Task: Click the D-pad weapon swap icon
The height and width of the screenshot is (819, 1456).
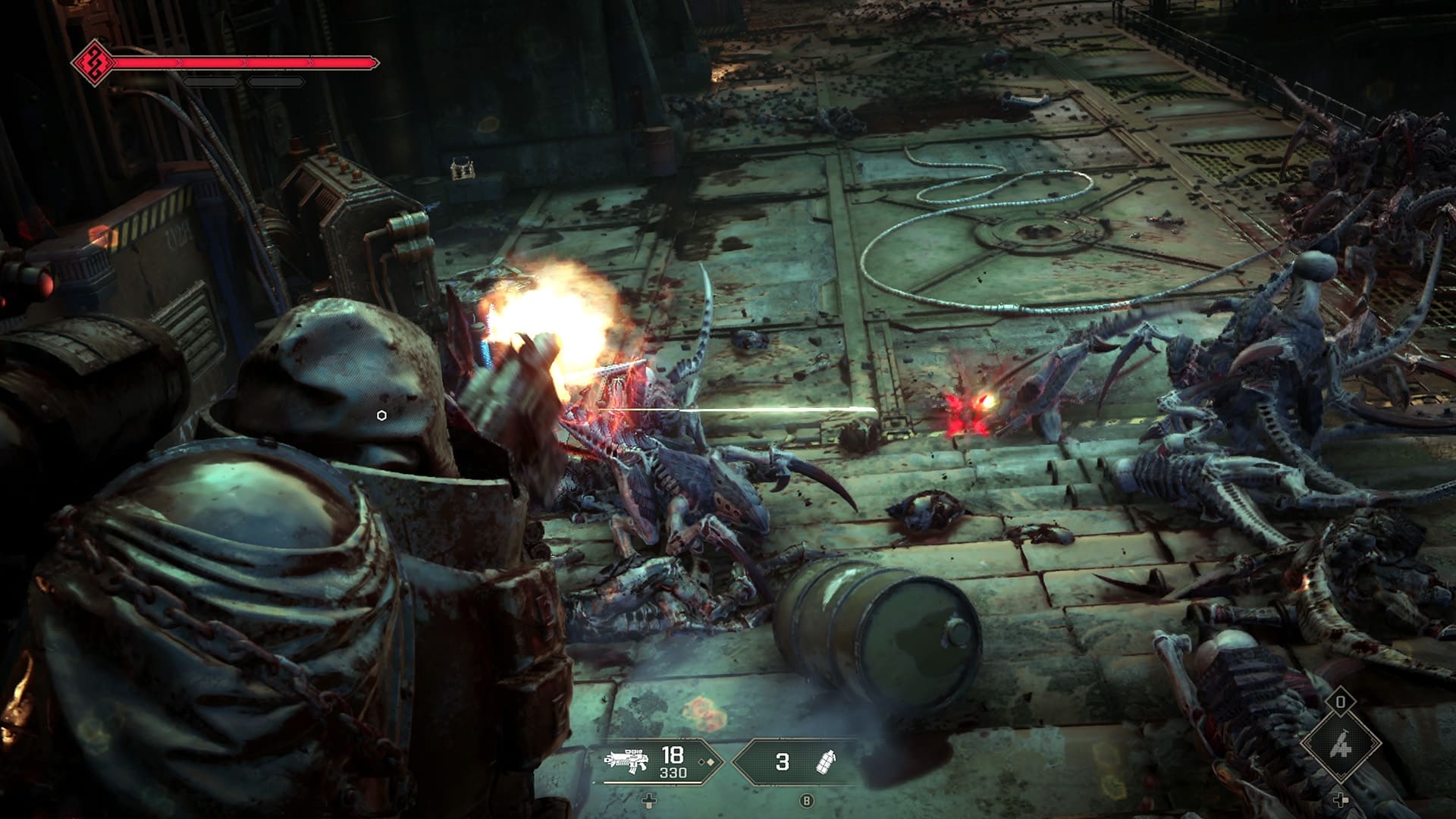Action: point(648,800)
